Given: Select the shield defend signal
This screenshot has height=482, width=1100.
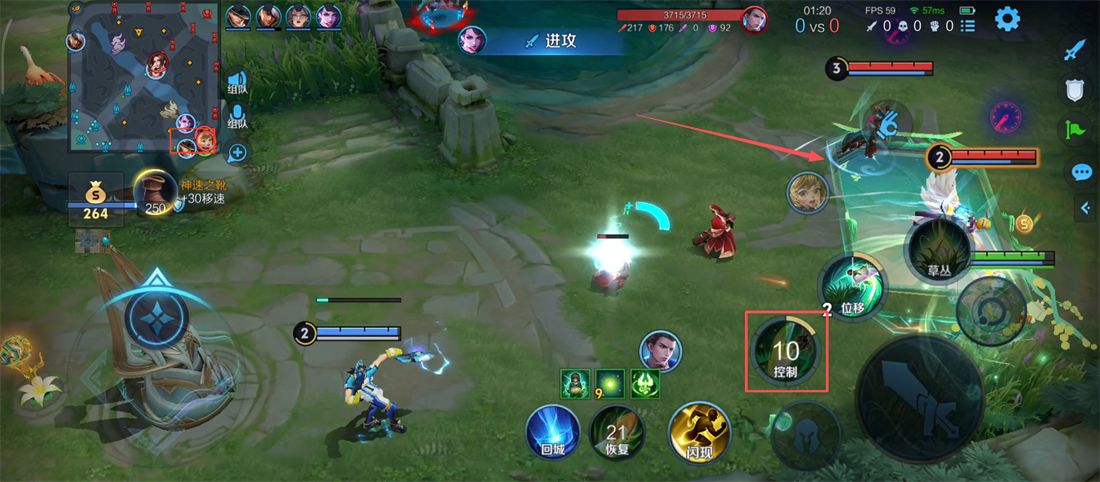Looking at the screenshot, I should click(1075, 91).
